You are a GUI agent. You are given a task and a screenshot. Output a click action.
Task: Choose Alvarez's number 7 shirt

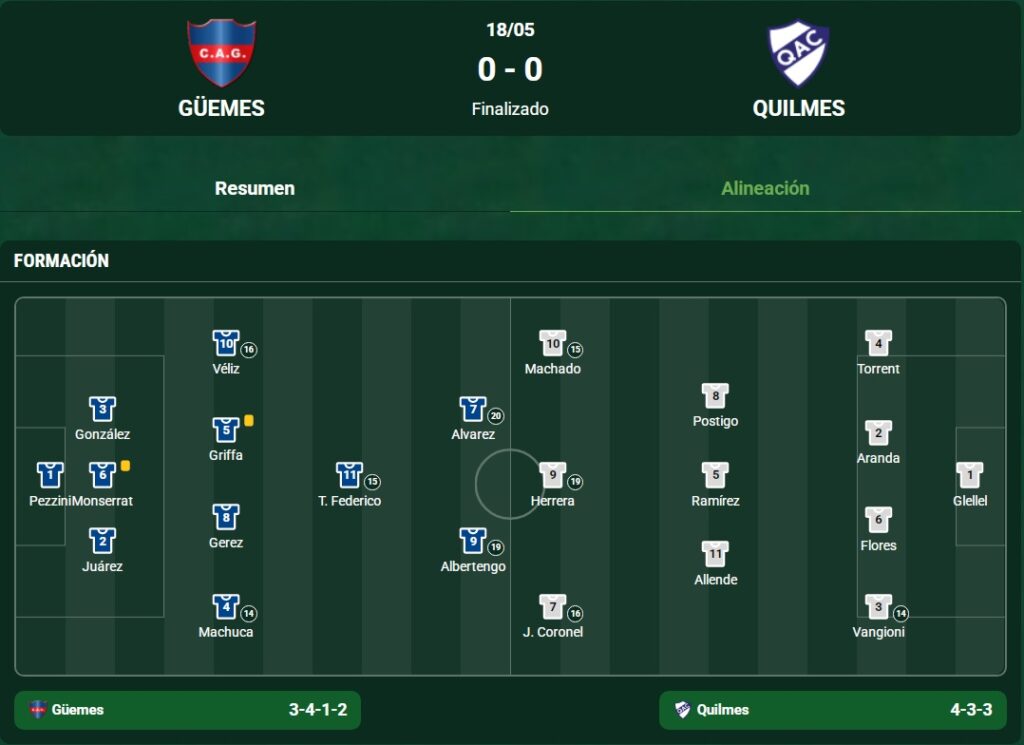pos(473,409)
